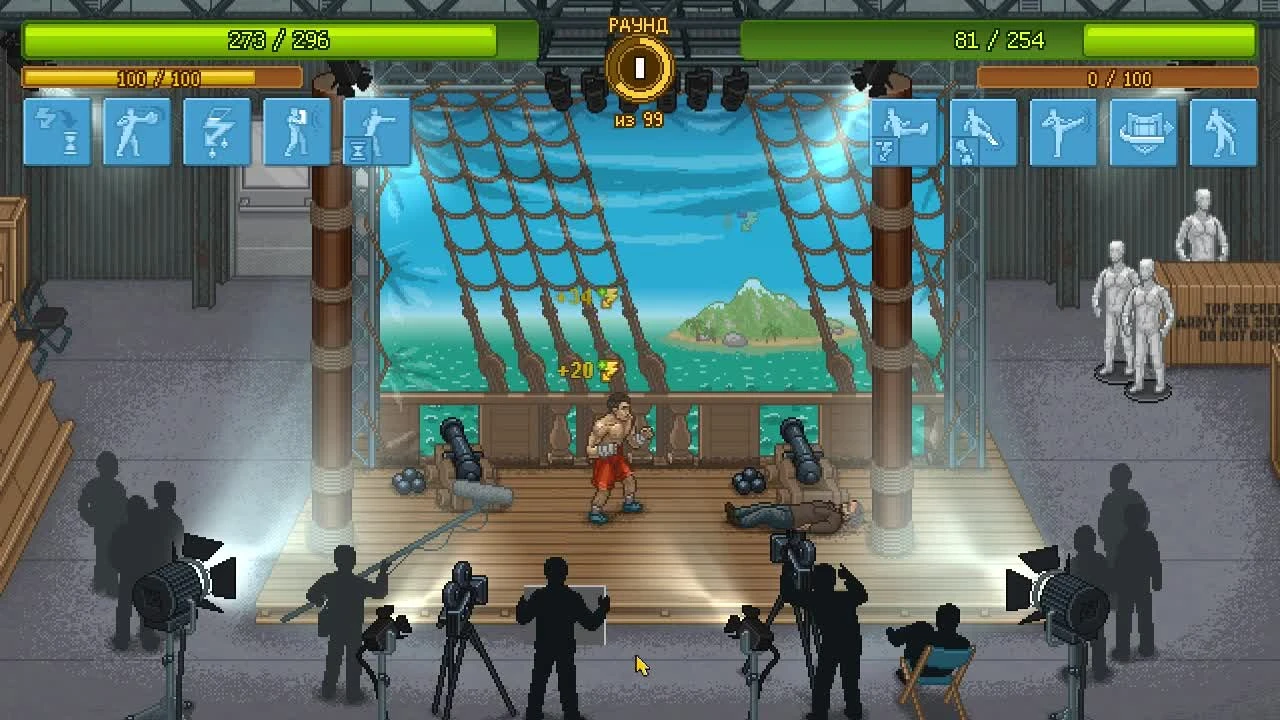Activate the lightning energy strike skill
1280x720 pixels.
pos(217,132)
